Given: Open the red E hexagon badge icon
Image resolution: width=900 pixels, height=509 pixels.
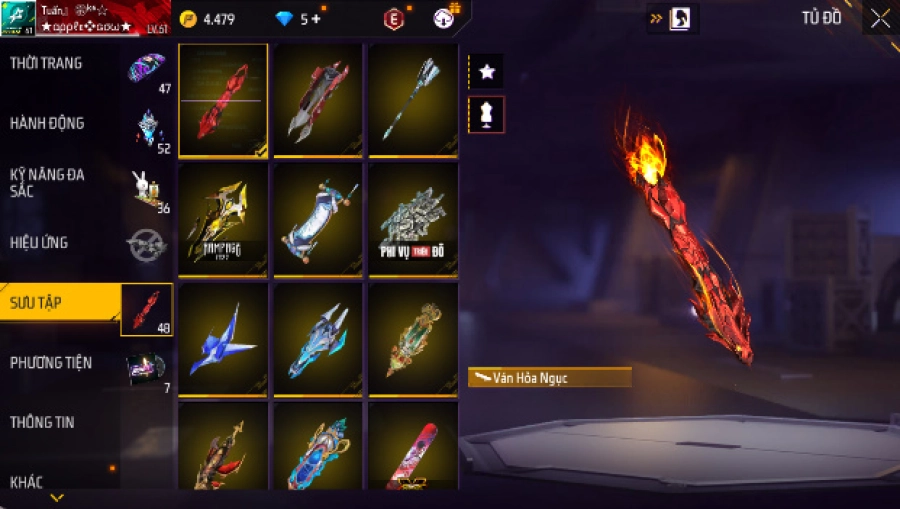Looking at the screenshot, I should pos(394,19).
